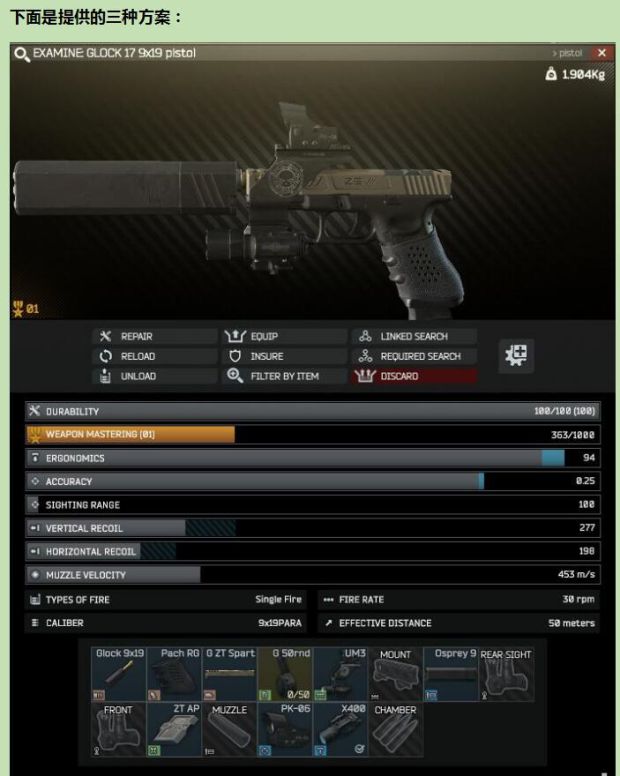Click the Pach RG grip slot
620x776 pixels.
click(174, 674)
